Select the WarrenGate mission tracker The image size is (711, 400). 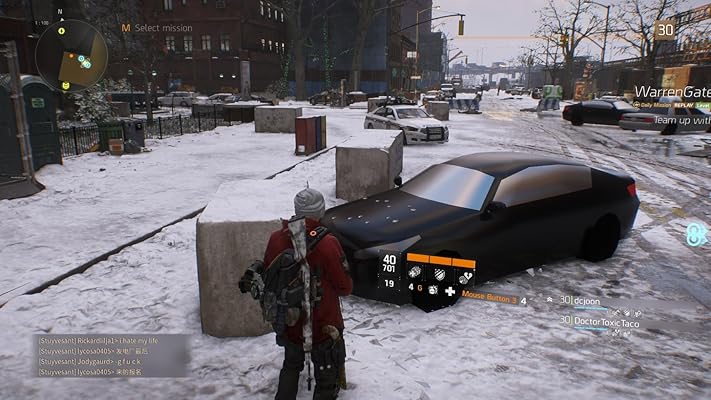[671, 91]
